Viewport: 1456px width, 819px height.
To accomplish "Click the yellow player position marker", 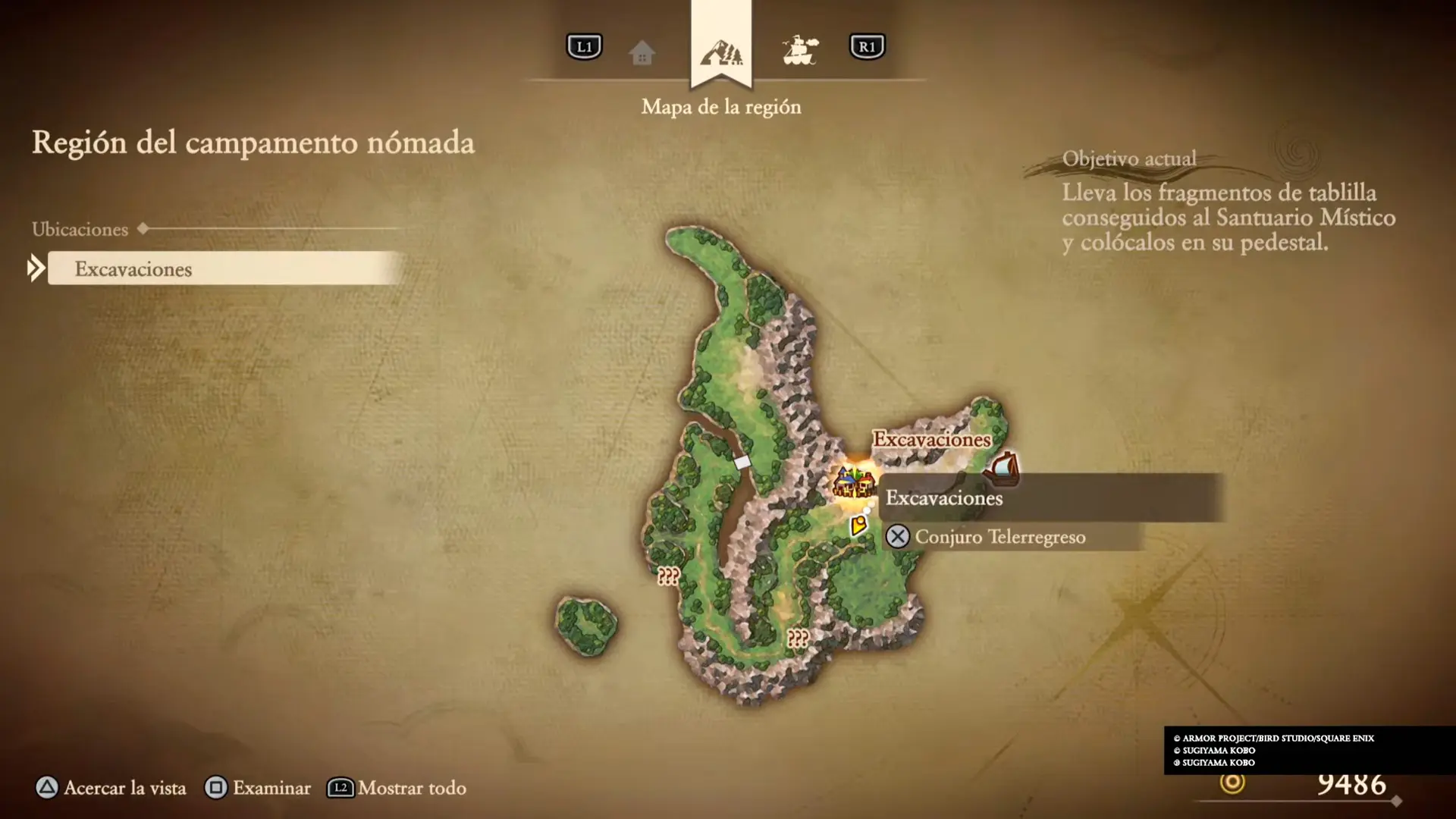I will 858,525.
